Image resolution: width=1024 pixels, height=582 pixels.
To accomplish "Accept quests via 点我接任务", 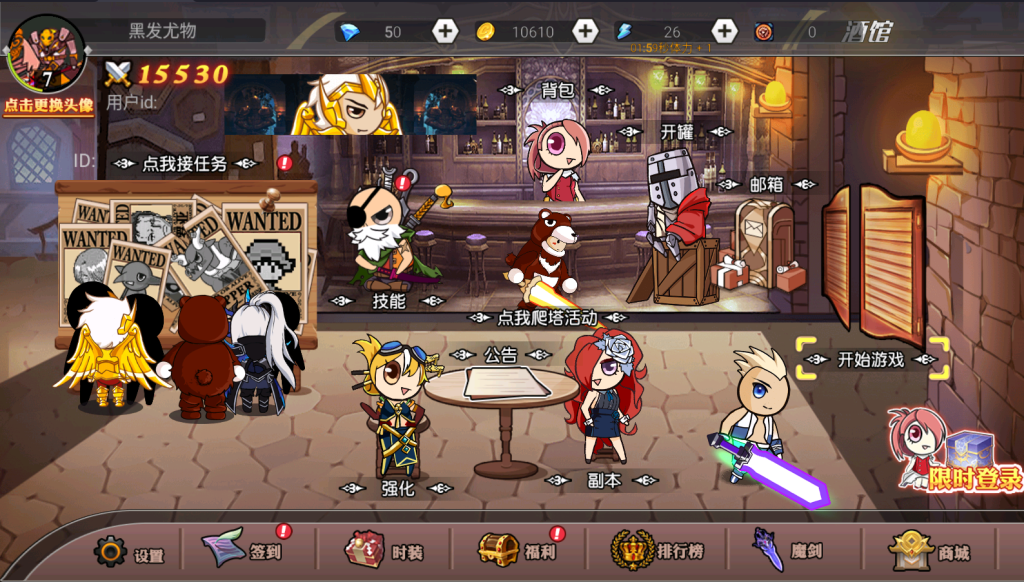I will point(185,163).
